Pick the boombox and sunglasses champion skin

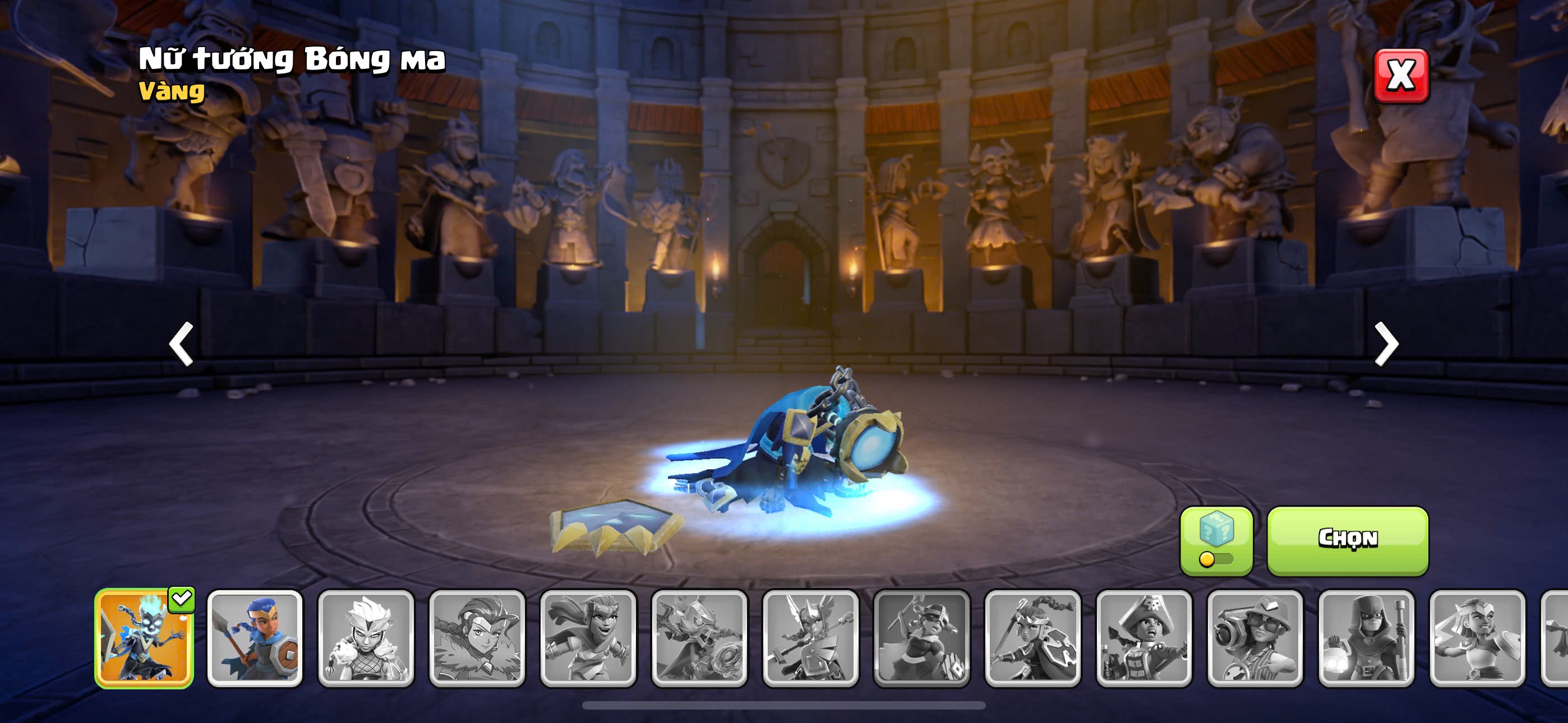pyautogui.click(x=1255, y=638)
